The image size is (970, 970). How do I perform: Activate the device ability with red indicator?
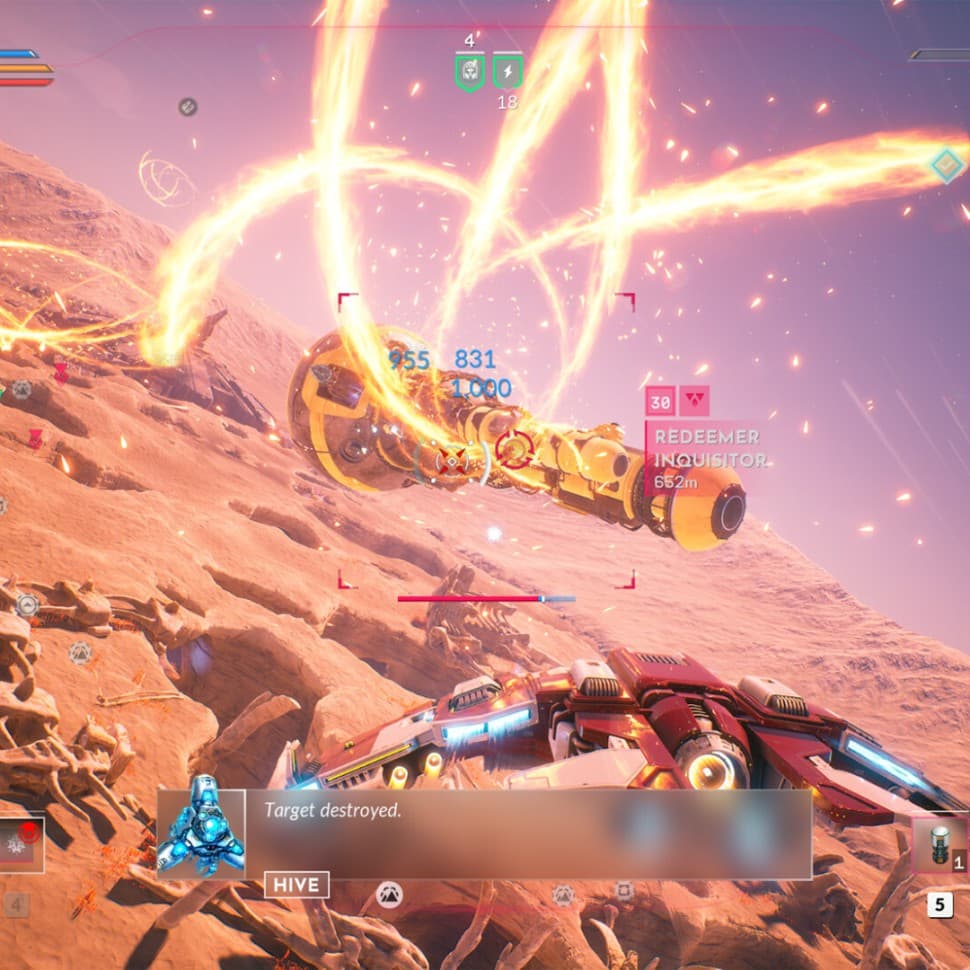(20, 844)
